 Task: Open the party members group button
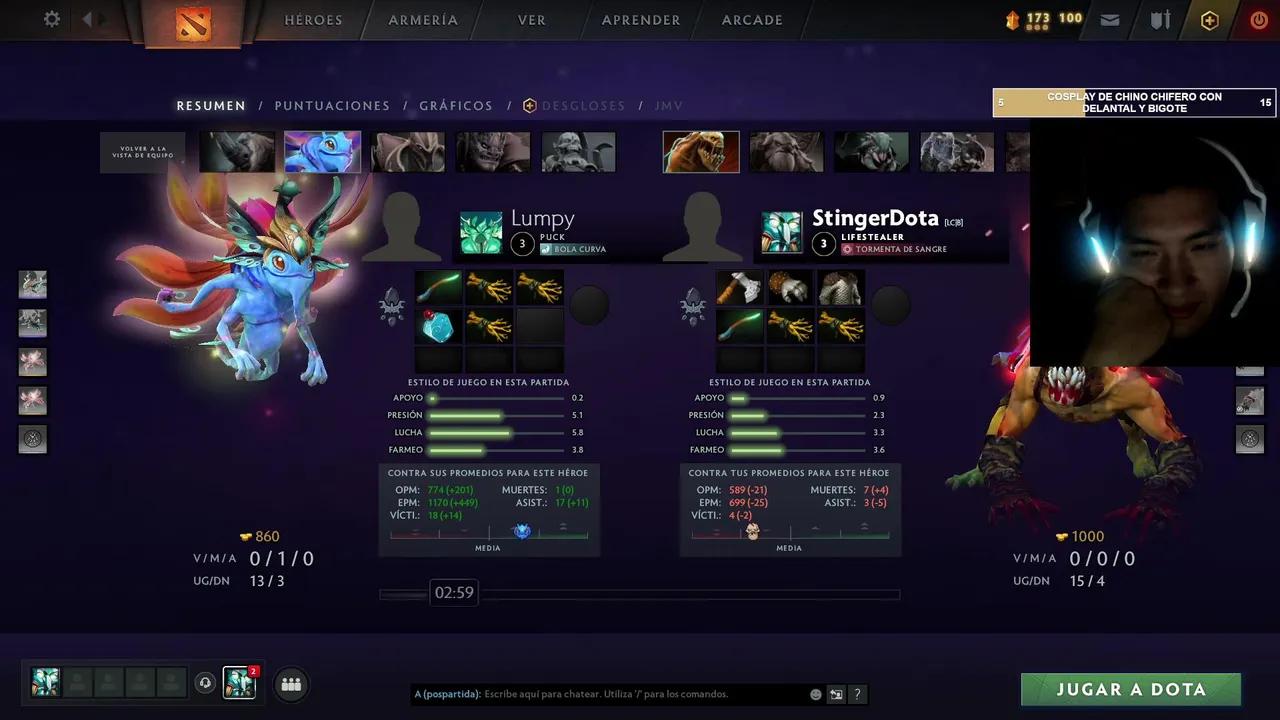tap(291, 684)
